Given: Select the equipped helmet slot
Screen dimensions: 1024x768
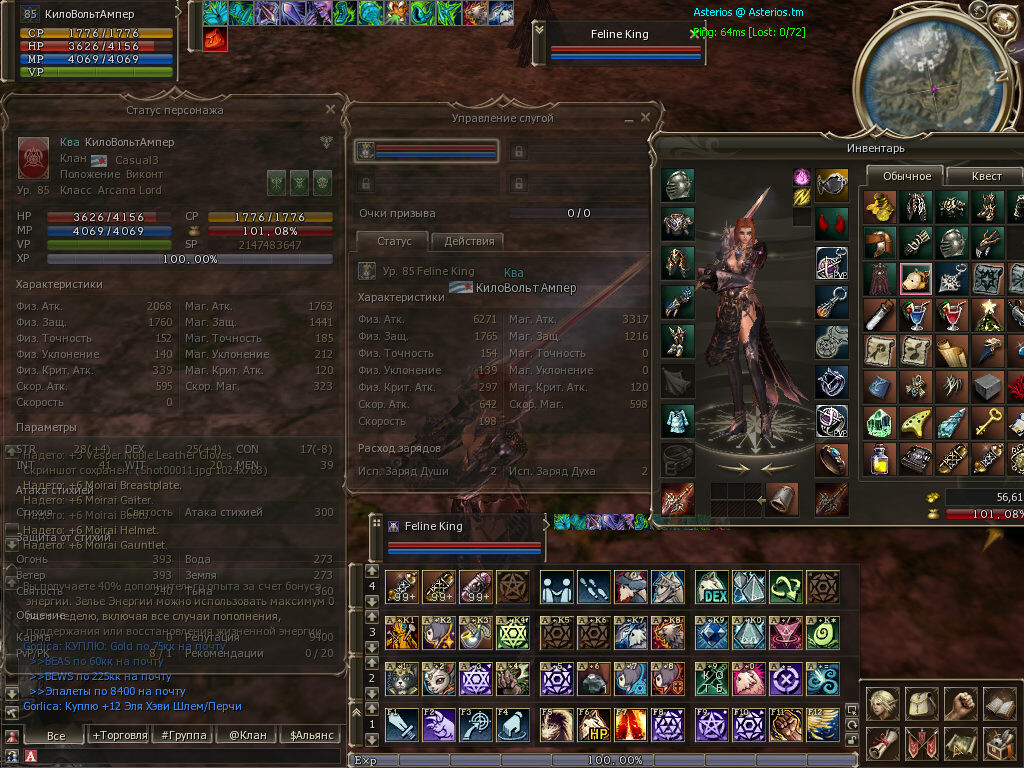Looking at the screenshot, I should point(677,185).
